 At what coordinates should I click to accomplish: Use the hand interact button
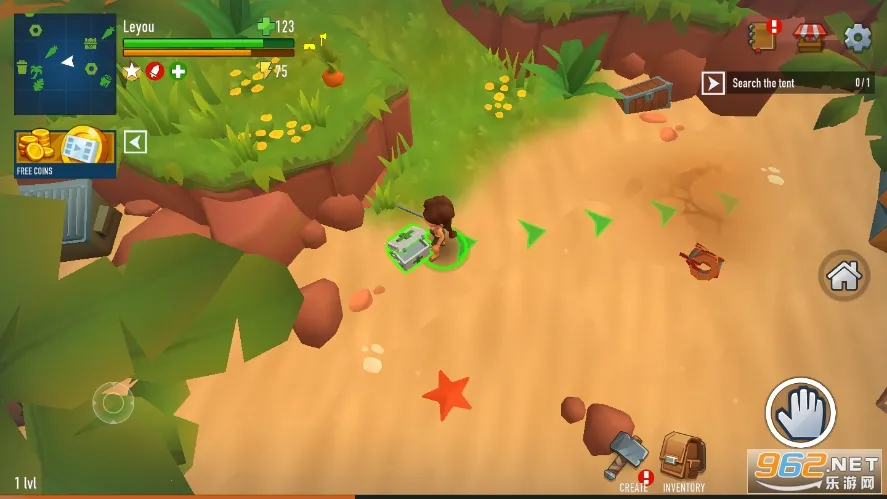coord(801,413)
